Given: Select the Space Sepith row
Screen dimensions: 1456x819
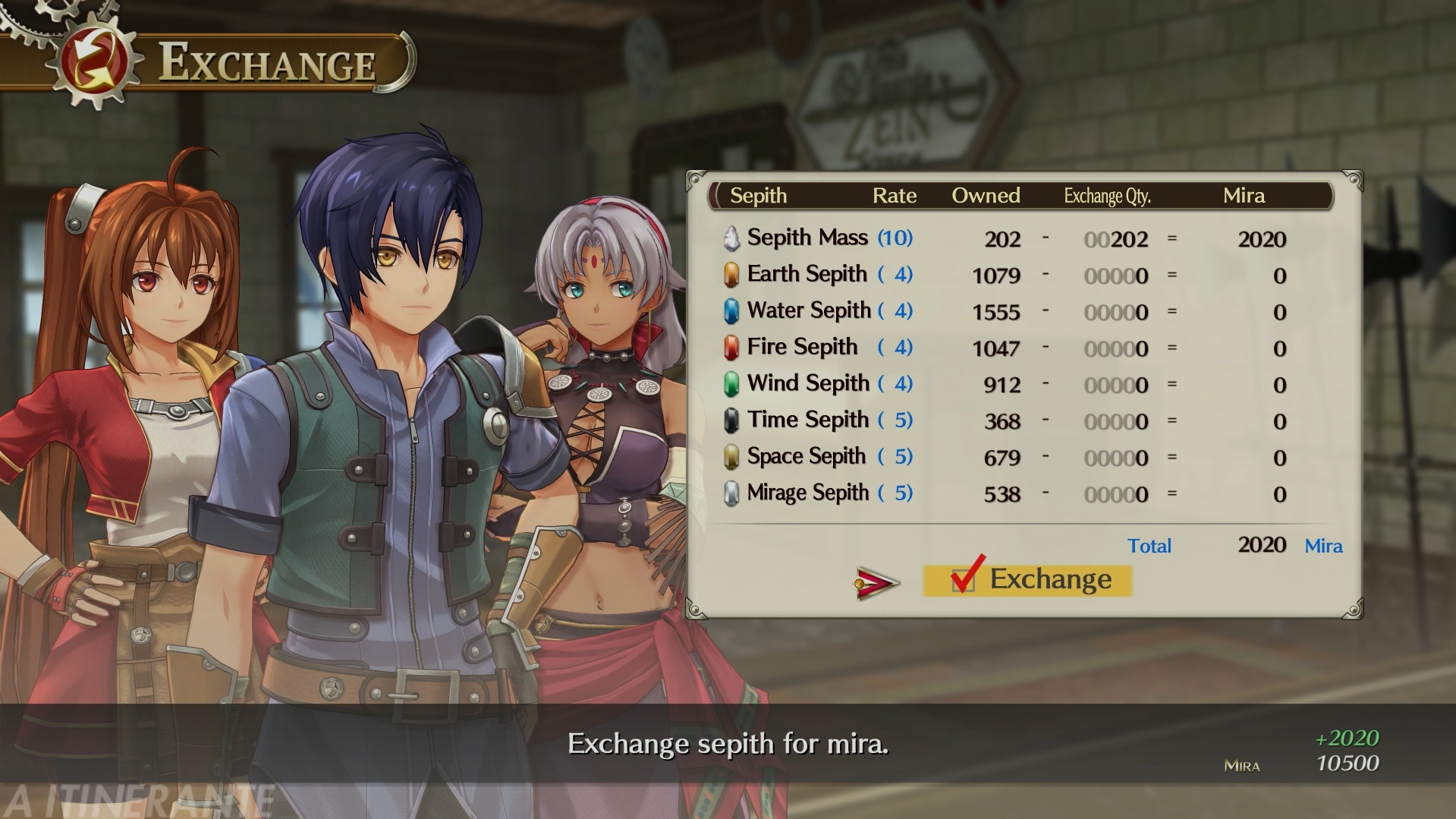Looking at the screenshot, I should point(806,457).
